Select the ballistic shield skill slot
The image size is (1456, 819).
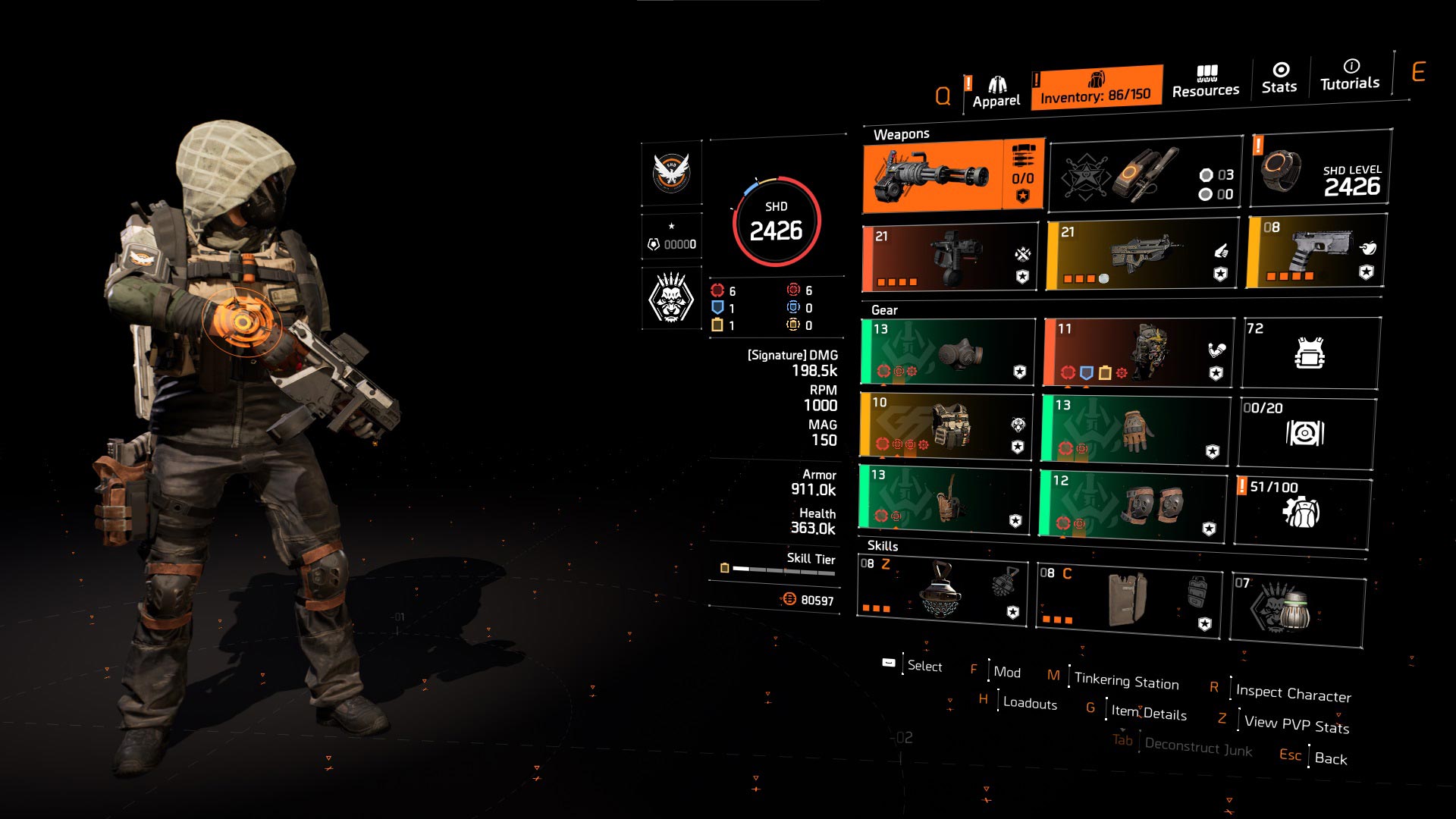click(x=1128, y=597)
